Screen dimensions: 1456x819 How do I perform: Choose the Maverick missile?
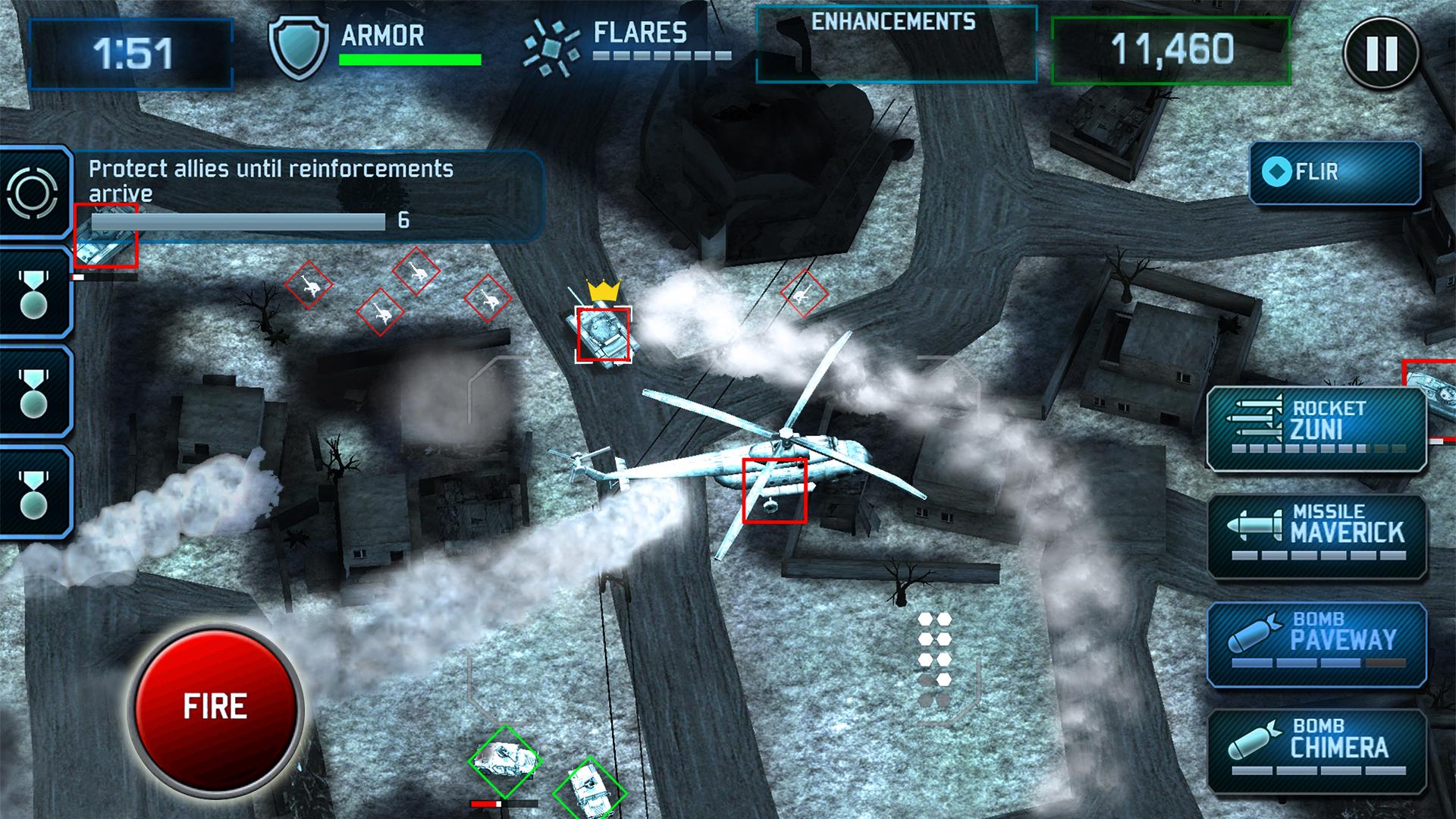coord(1317,535)
